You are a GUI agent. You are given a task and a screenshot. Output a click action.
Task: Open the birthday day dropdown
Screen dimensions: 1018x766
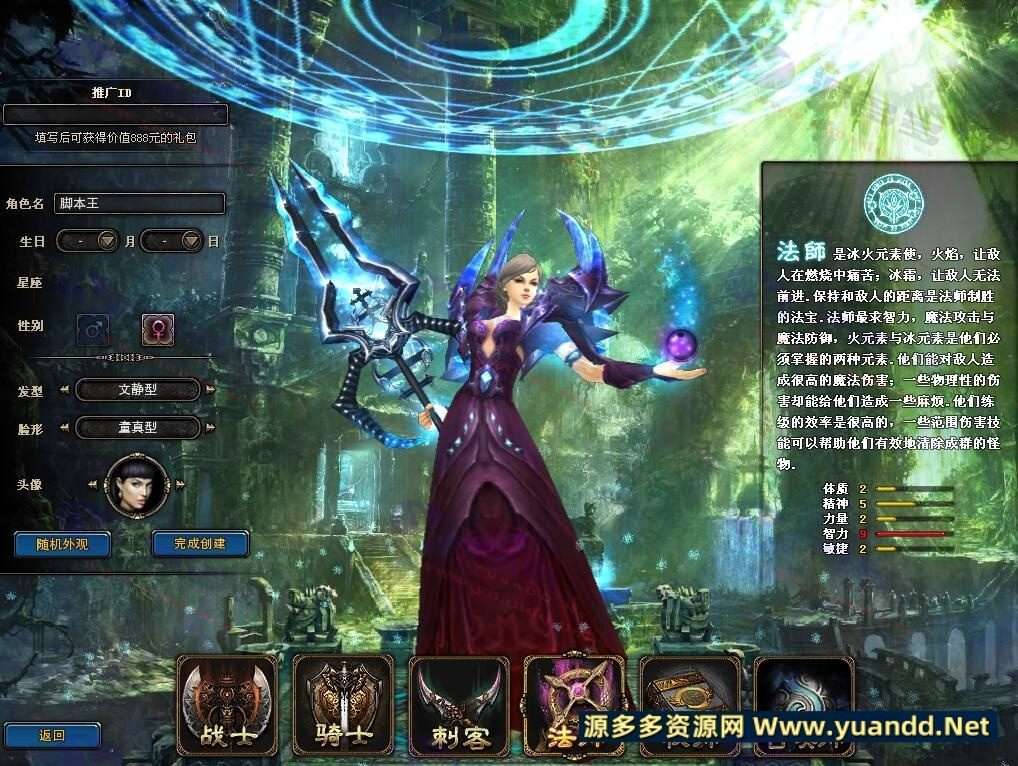191,241
